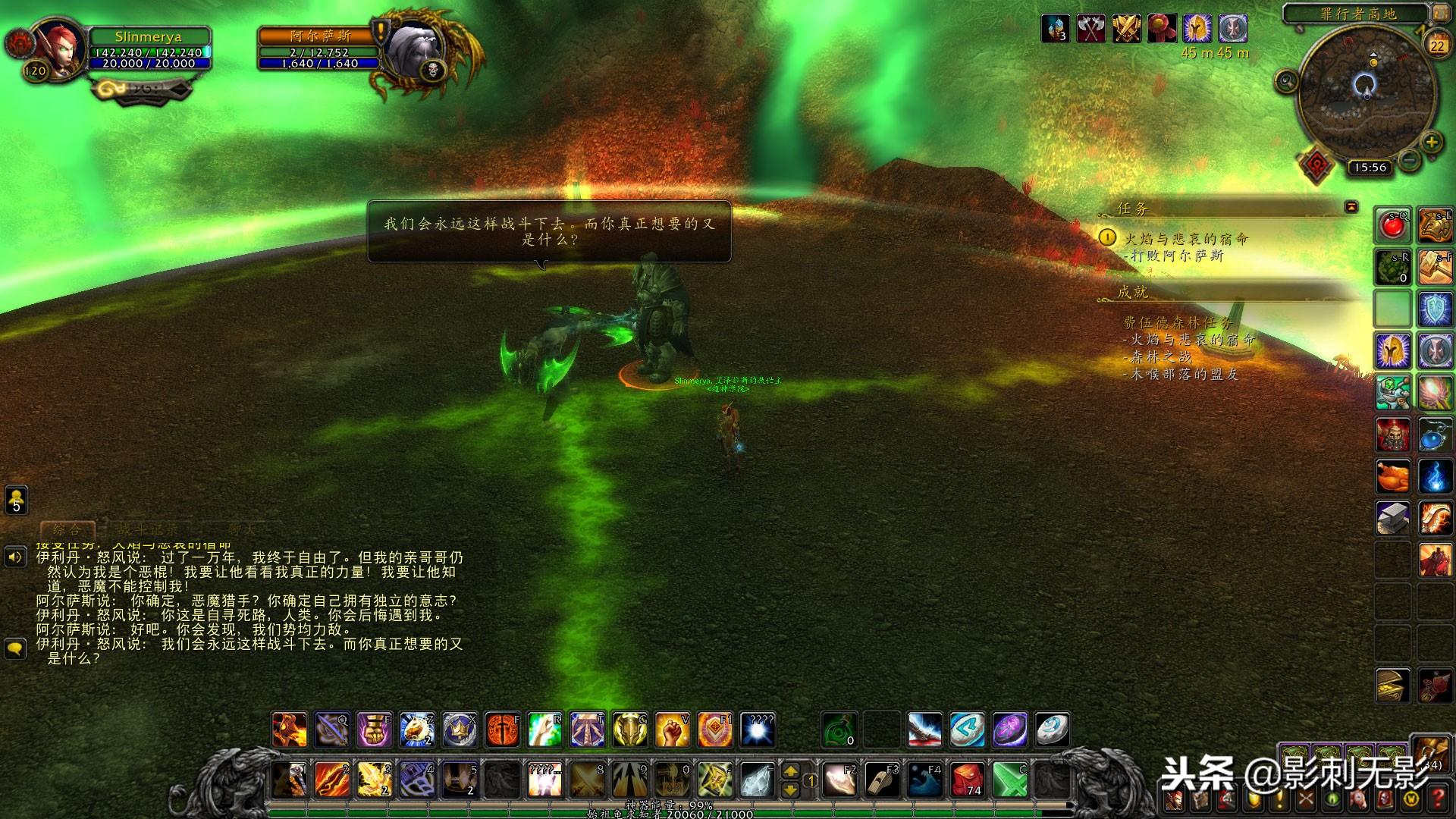The width and height of the screenshot is (1456, 819).
Task: Zoom out the minimap with minus button
Action: tap(1410, 160)
